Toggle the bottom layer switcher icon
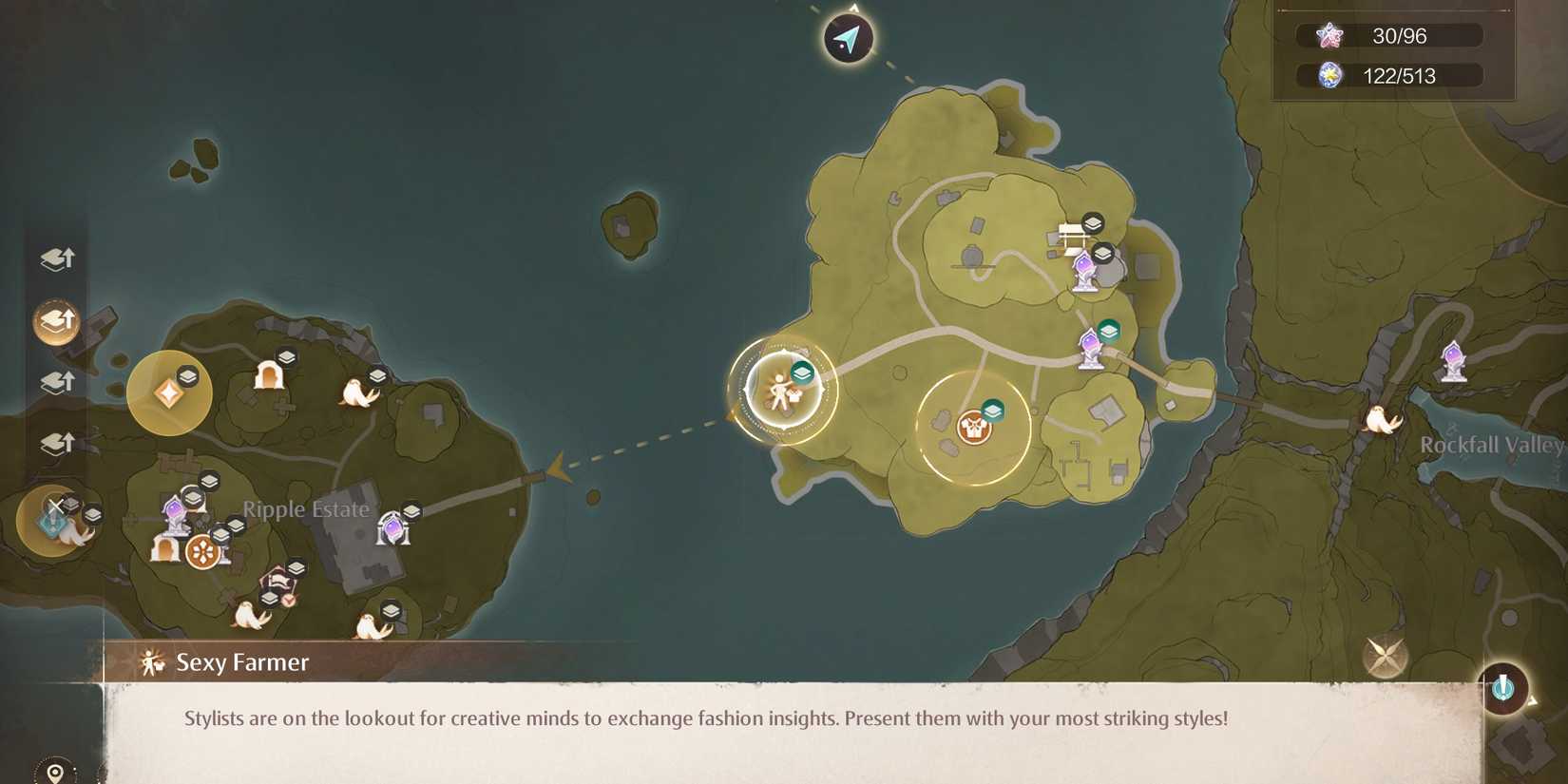1568x784 pixels. click(57, 442)
